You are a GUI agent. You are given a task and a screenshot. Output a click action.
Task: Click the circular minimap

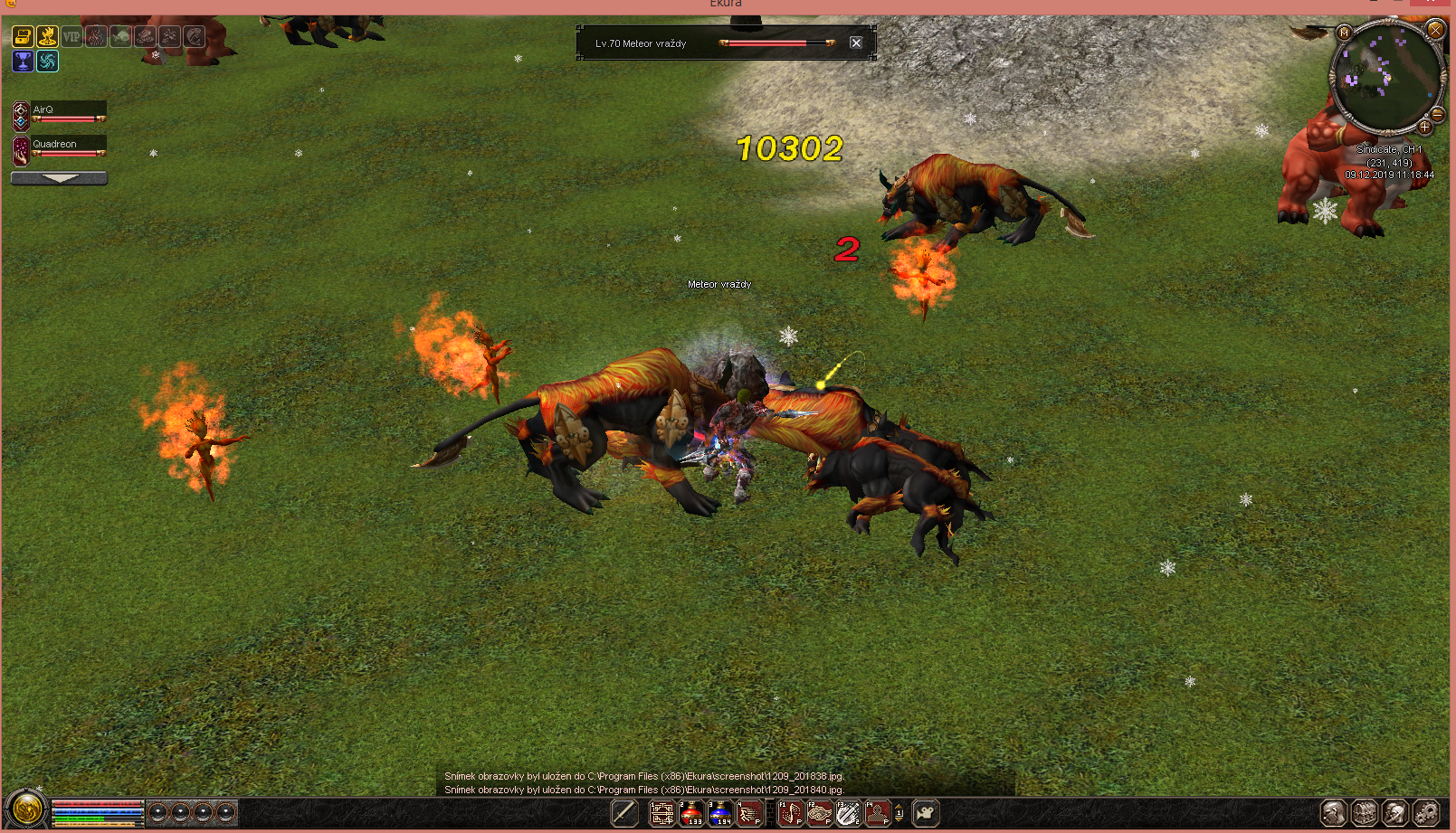click(1385, 77)
